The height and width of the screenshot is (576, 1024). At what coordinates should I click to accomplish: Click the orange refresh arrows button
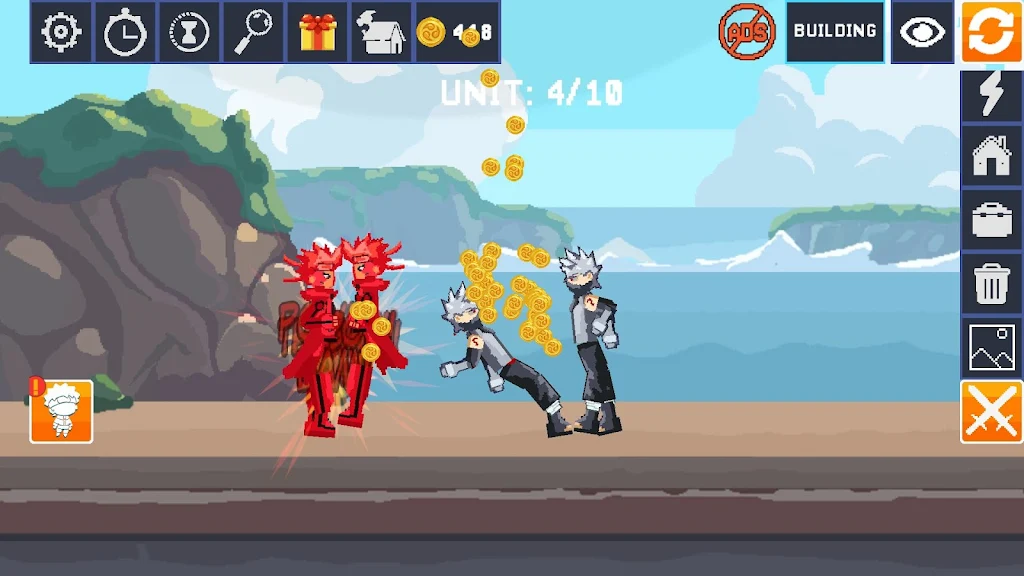[x=991, y=32]
